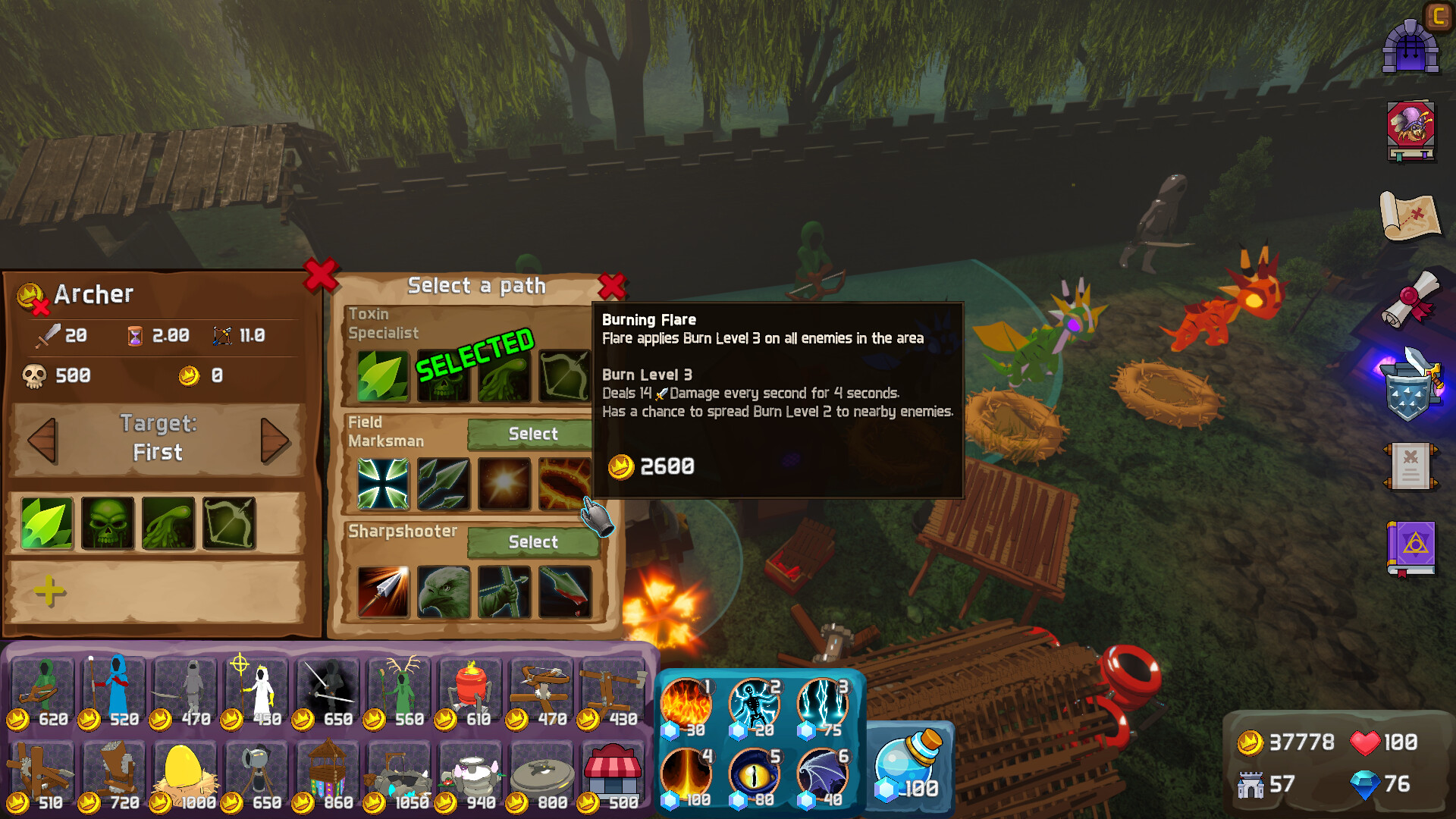Click Select on the Sharpshooter path

[x=532, y=541]
